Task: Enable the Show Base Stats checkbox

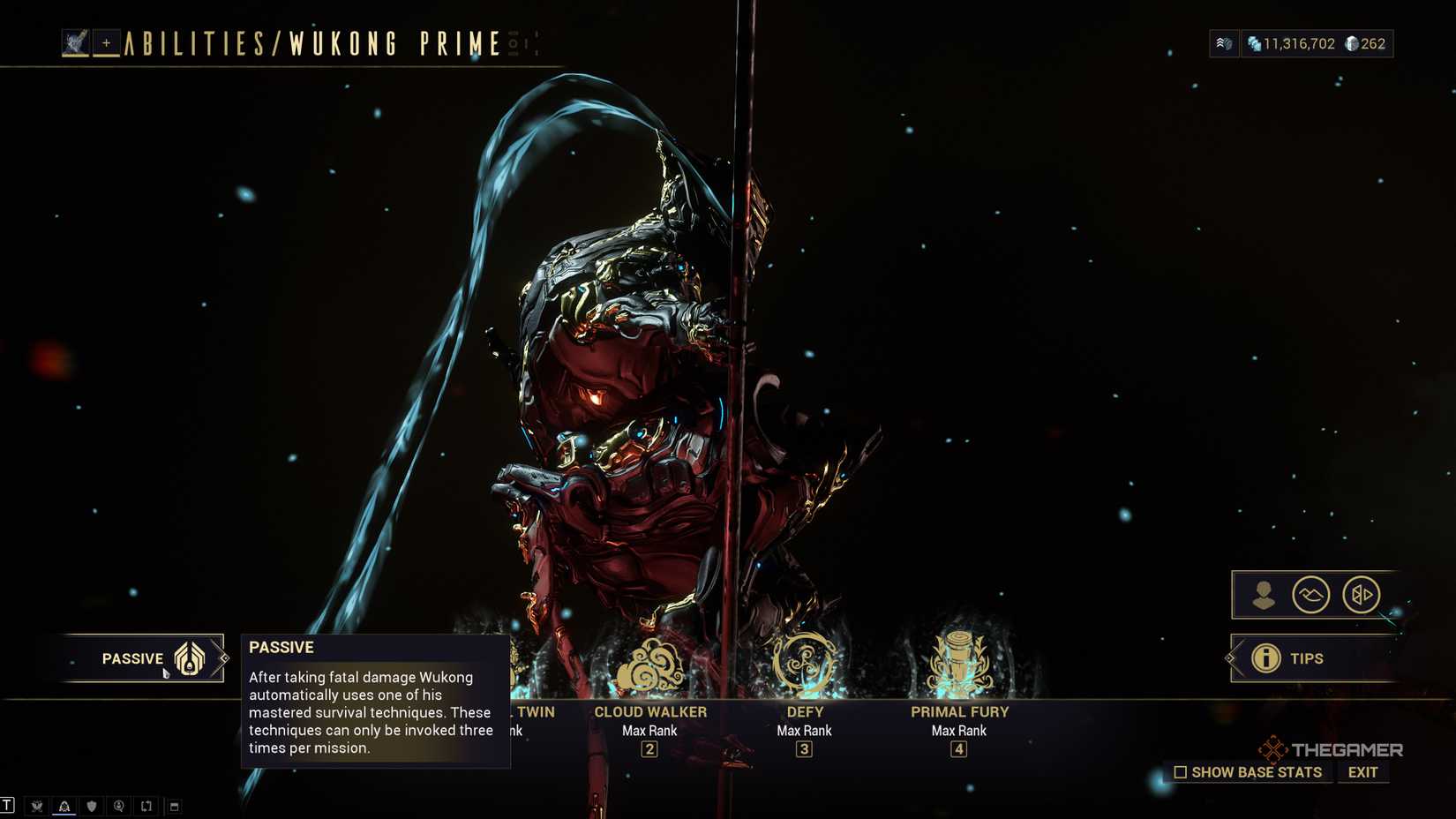Action: pyautogui.click(x=1181, y=771)
